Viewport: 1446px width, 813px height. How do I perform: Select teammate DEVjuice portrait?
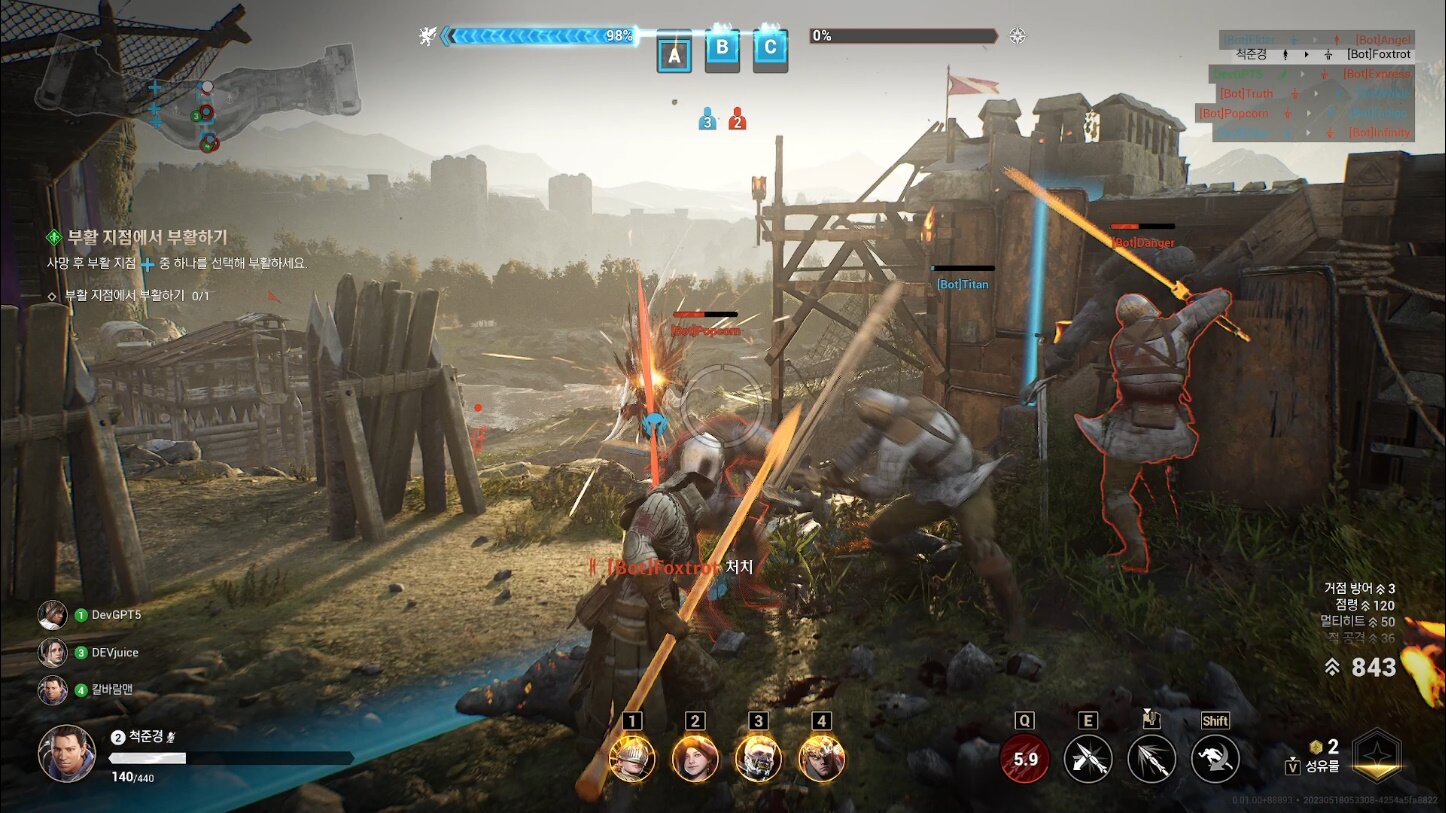(x=53, y=652)
